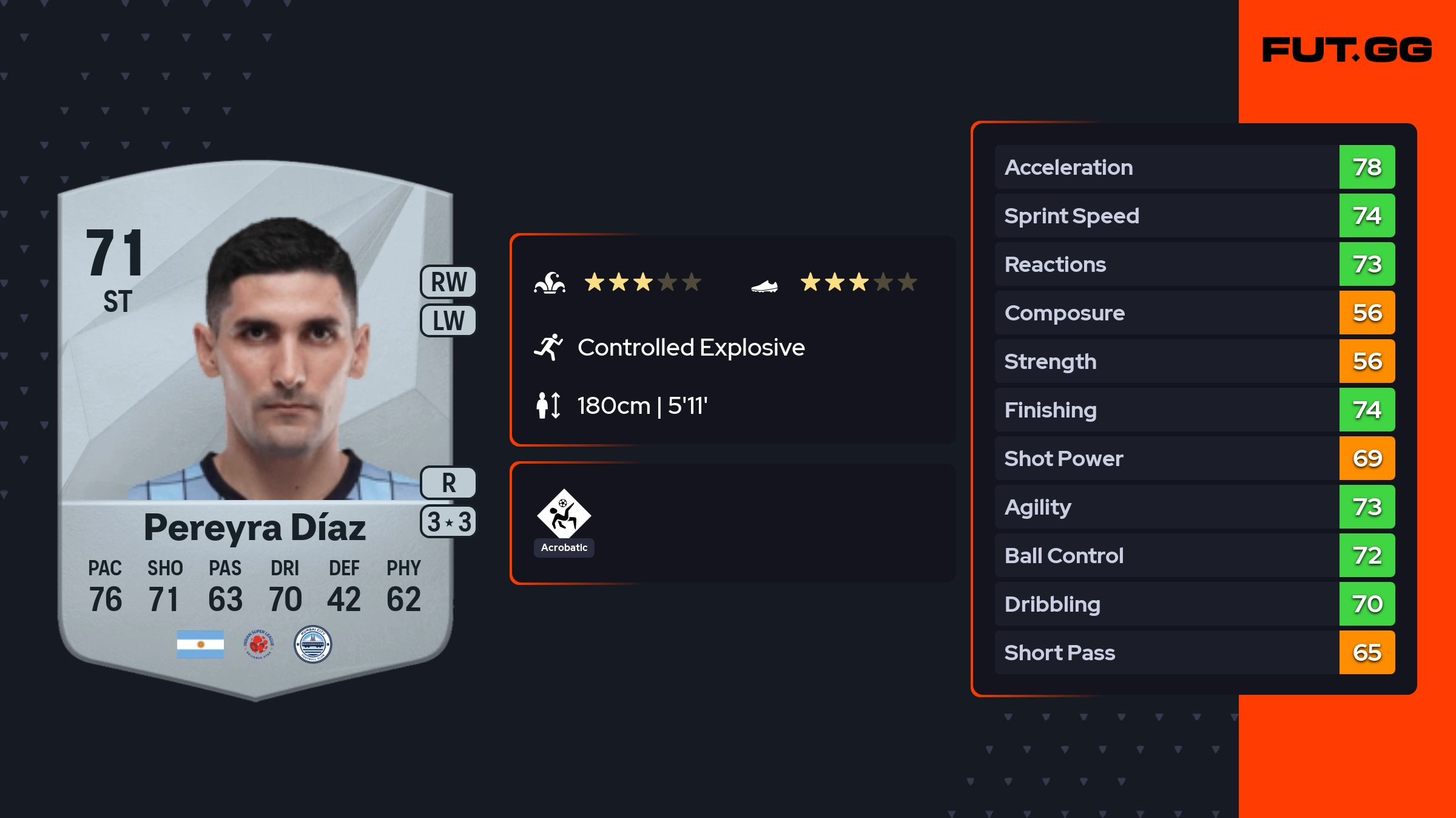Choose the LW alternate position badge

tap(448, 320)
